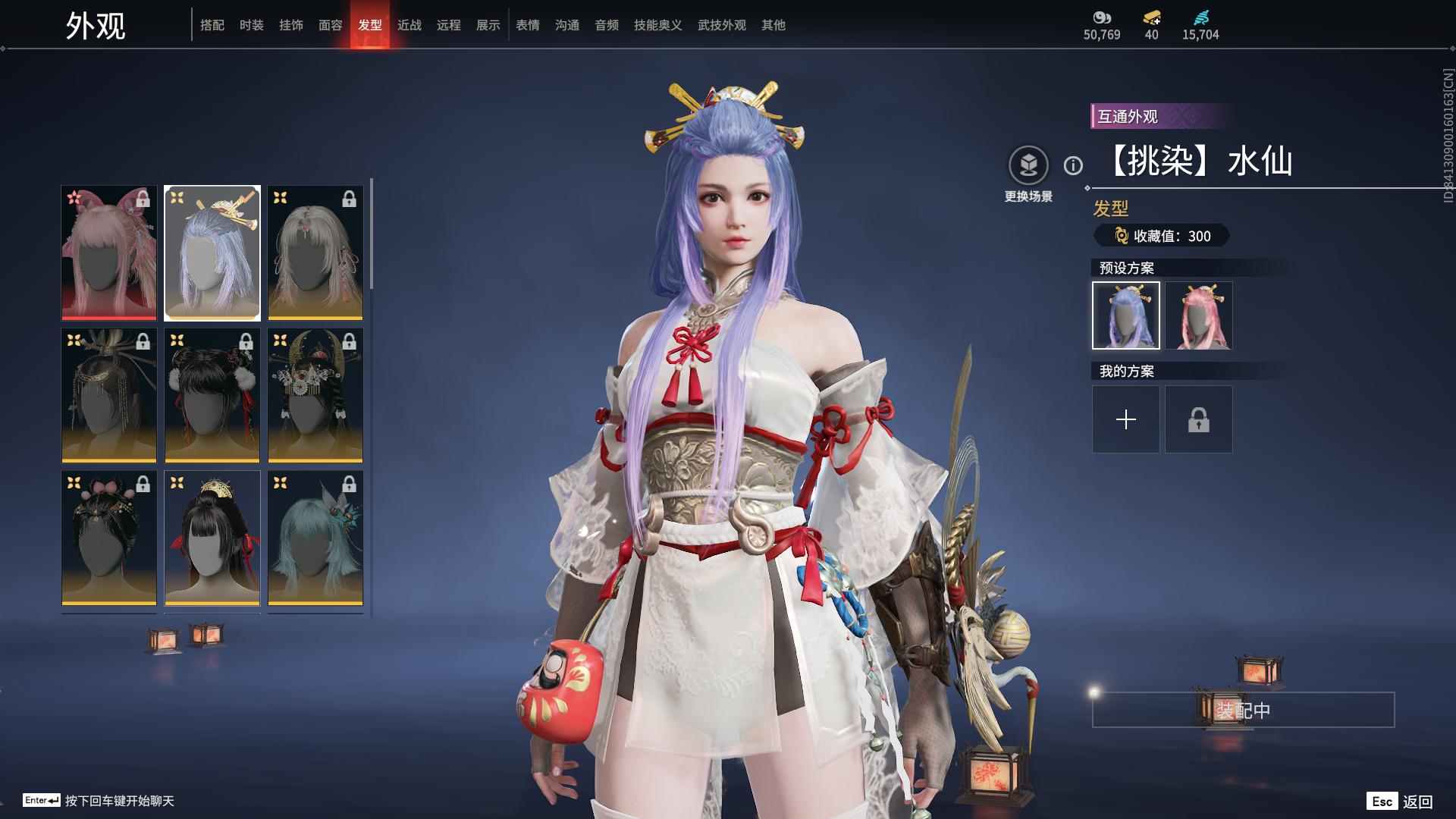Click the 装配中 equip button

[x=1243, y=710]
